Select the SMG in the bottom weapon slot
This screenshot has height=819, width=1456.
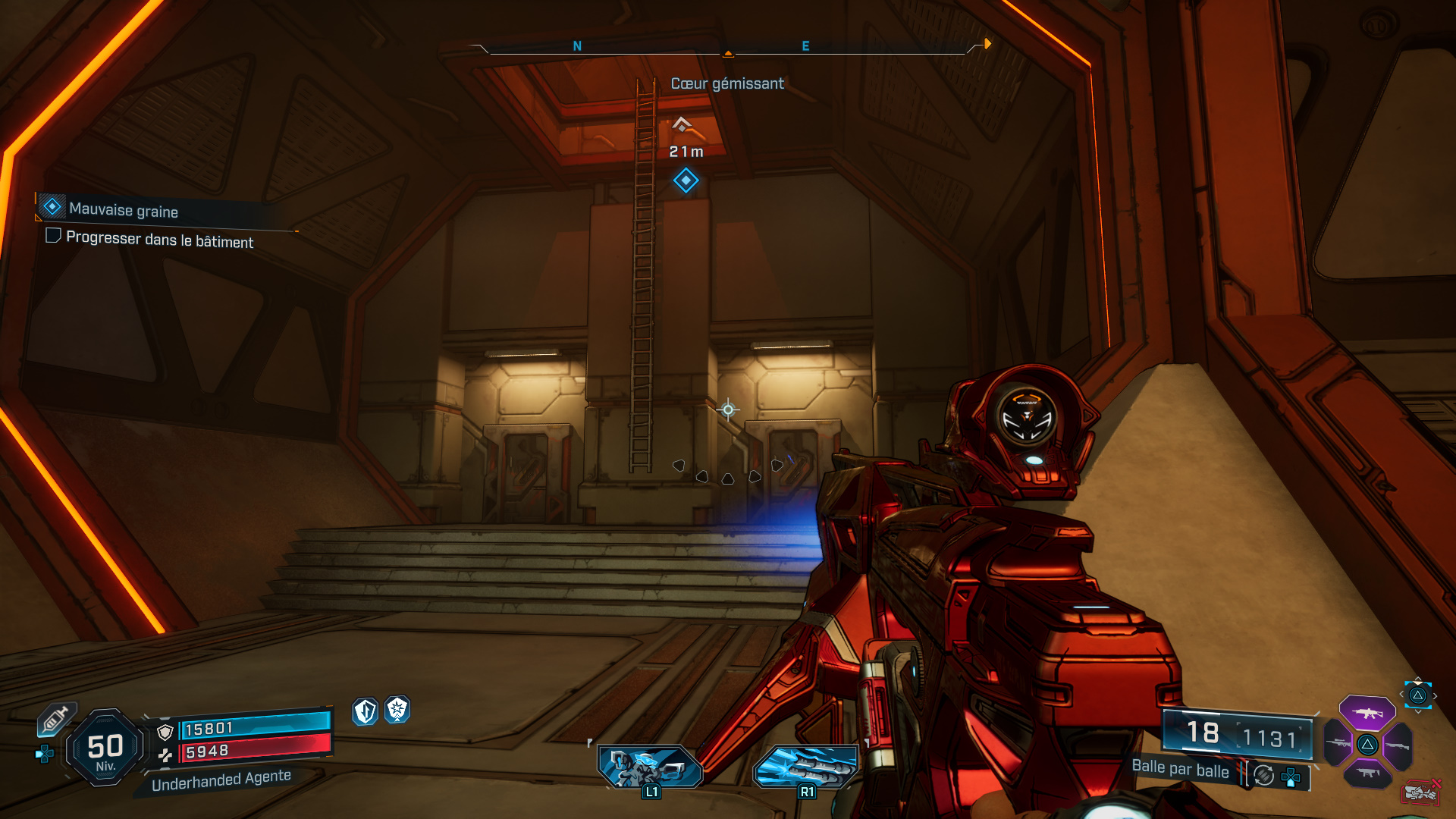1367,773
